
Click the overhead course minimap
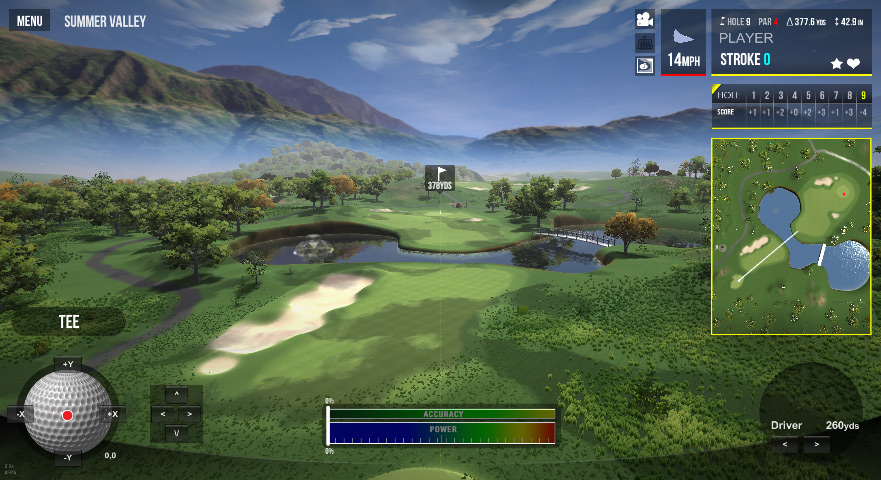[791, 236]
